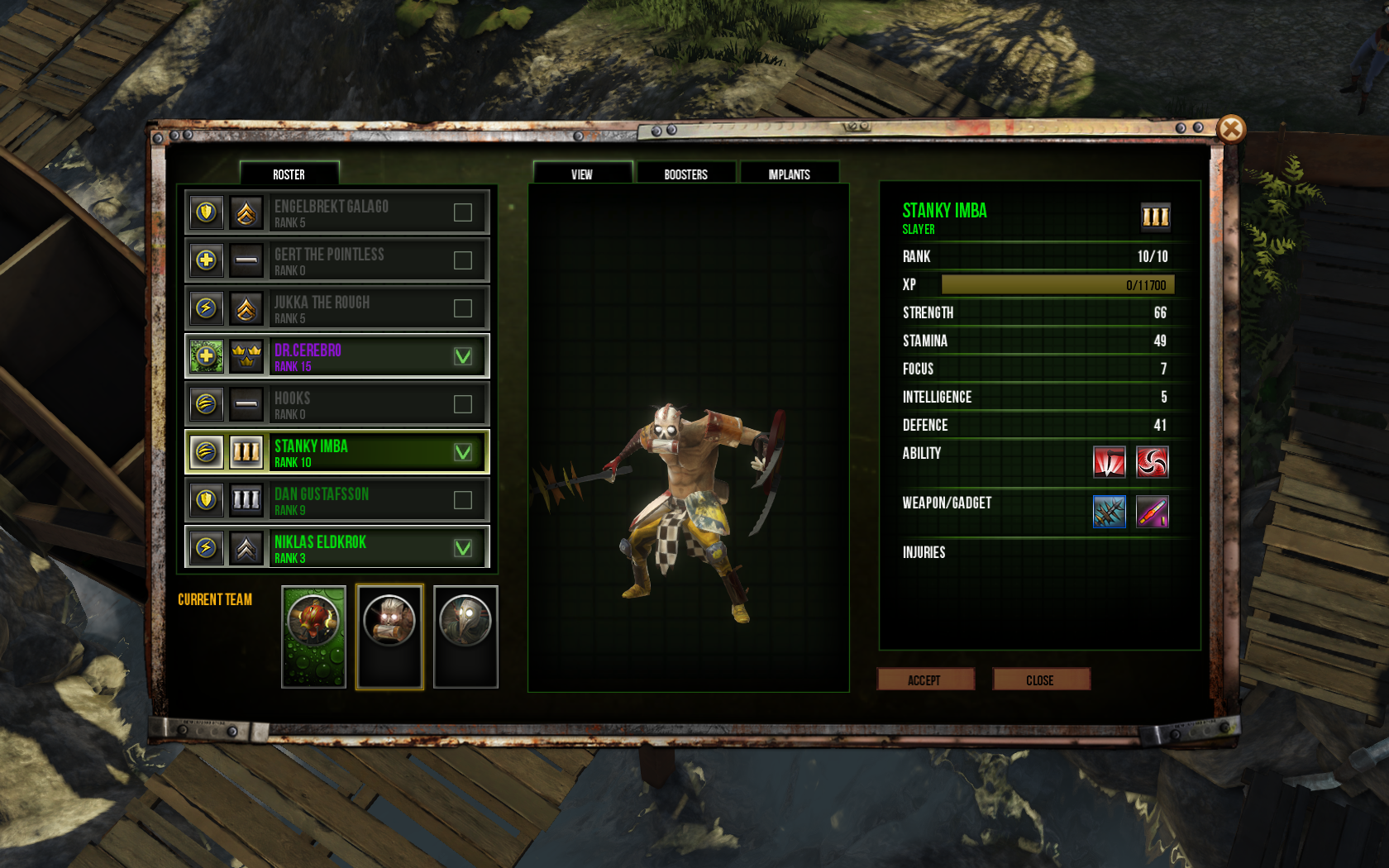1389x868 pixels.
Task: Click the Close button
Action: click(1040, 680)
